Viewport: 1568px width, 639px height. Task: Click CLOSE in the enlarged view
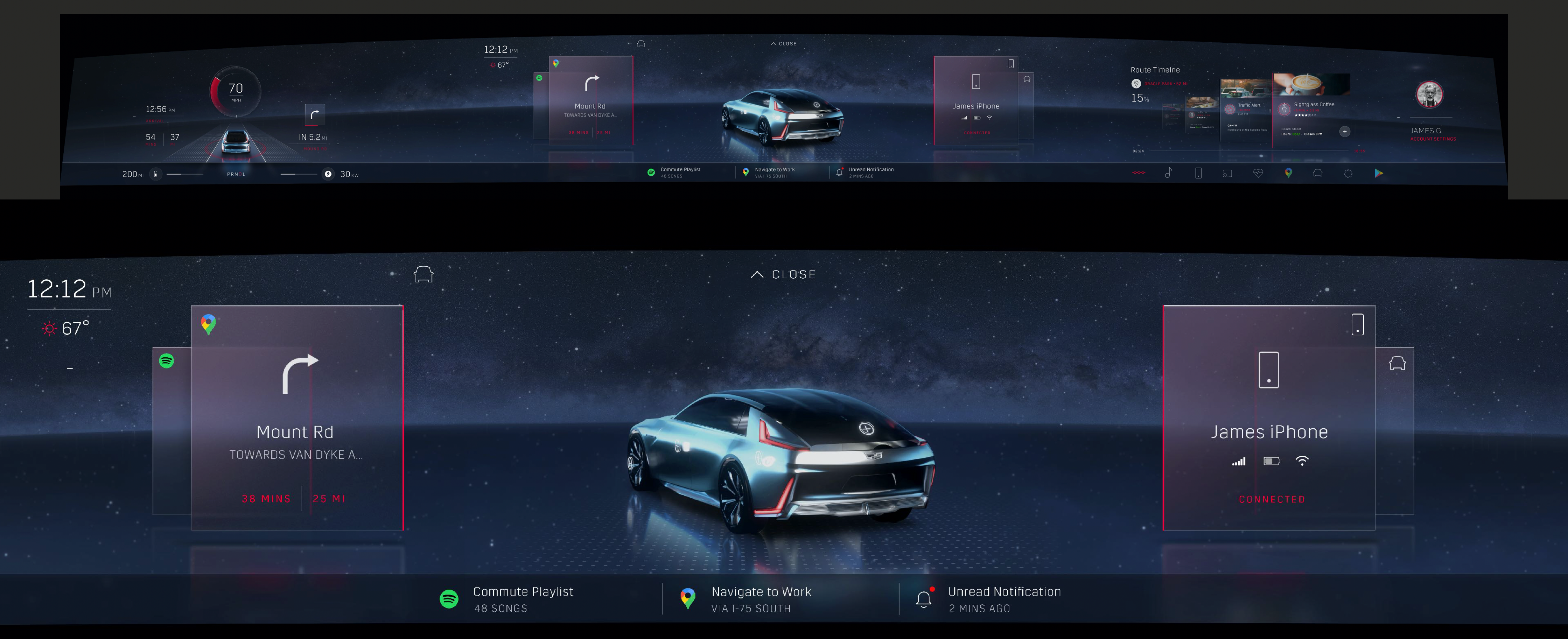783,274
